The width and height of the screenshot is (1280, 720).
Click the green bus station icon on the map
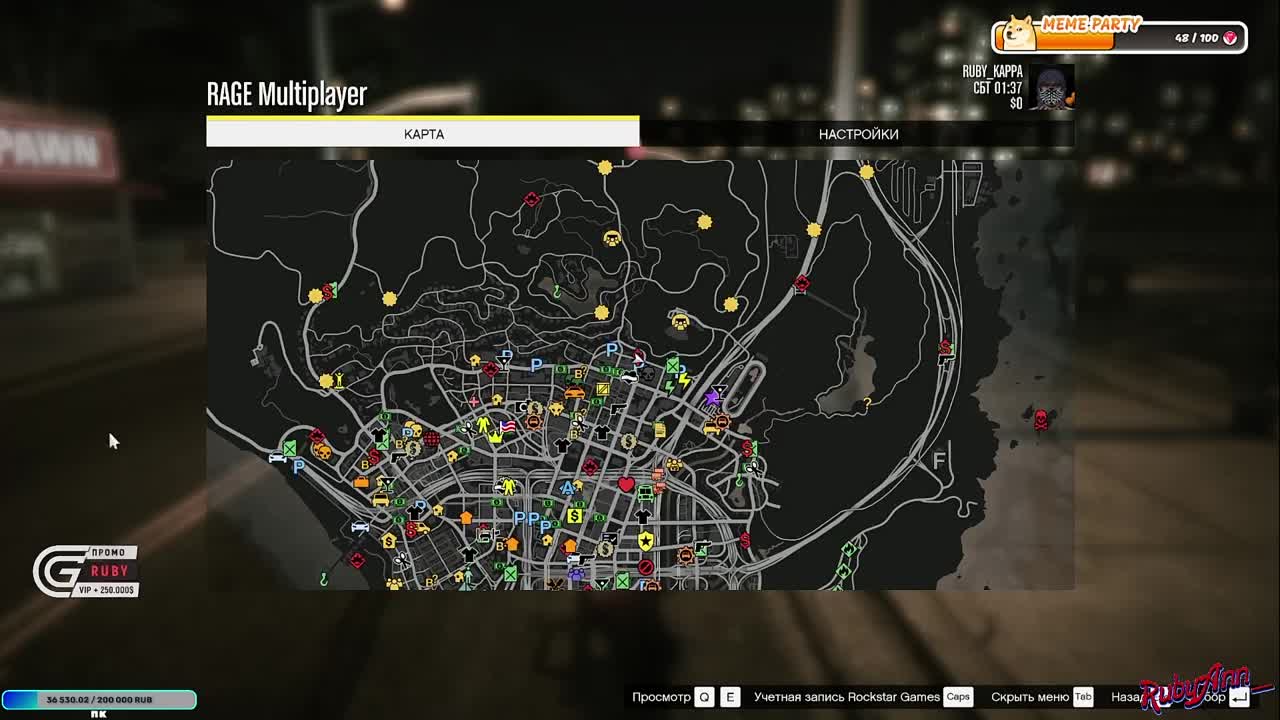click(644, 494)
